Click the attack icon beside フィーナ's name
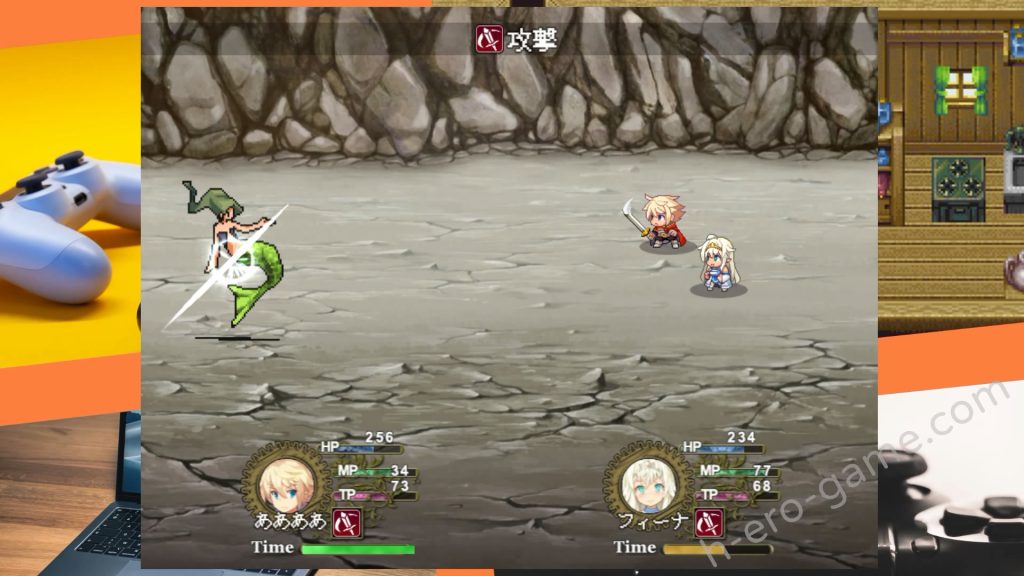This screenshot has width=1024, height=576. tap(708, 522)
